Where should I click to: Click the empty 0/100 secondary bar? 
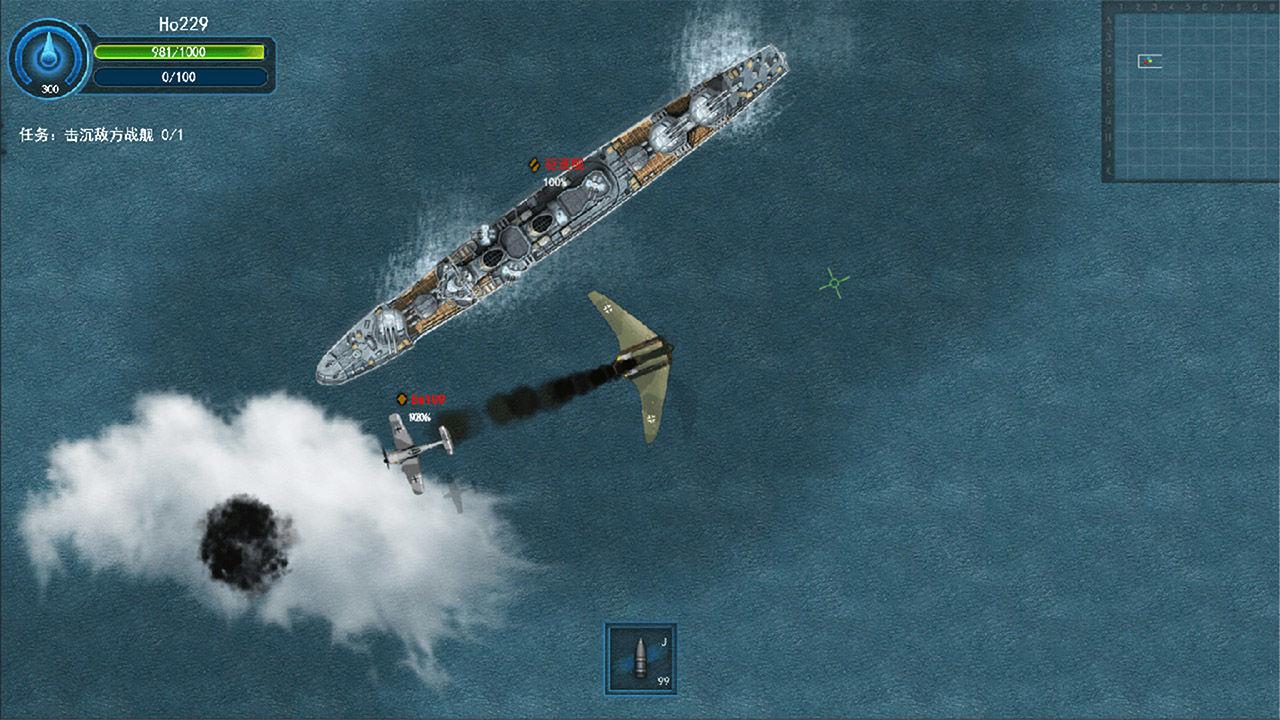178,74
